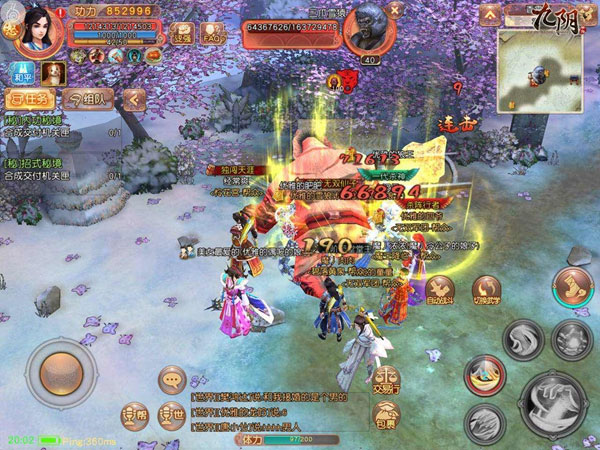Viewport: 600px width, 450px height.
Task: Collapse the quest panel with the arrow button
Action: (133, 99)
